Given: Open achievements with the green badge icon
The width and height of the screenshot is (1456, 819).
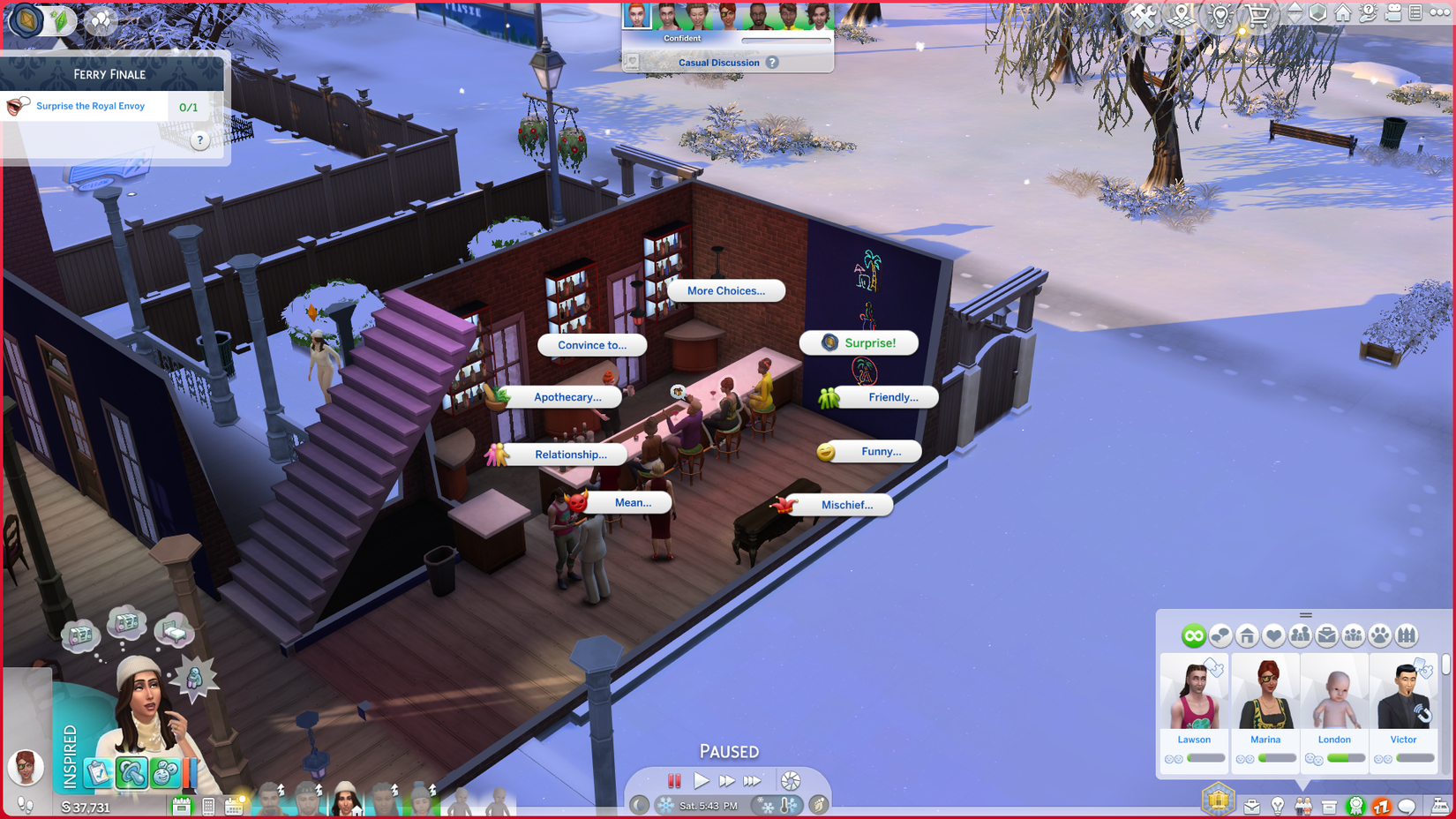Looking at the screenshot, I should pyautogui.click(x=1355, y=806).
